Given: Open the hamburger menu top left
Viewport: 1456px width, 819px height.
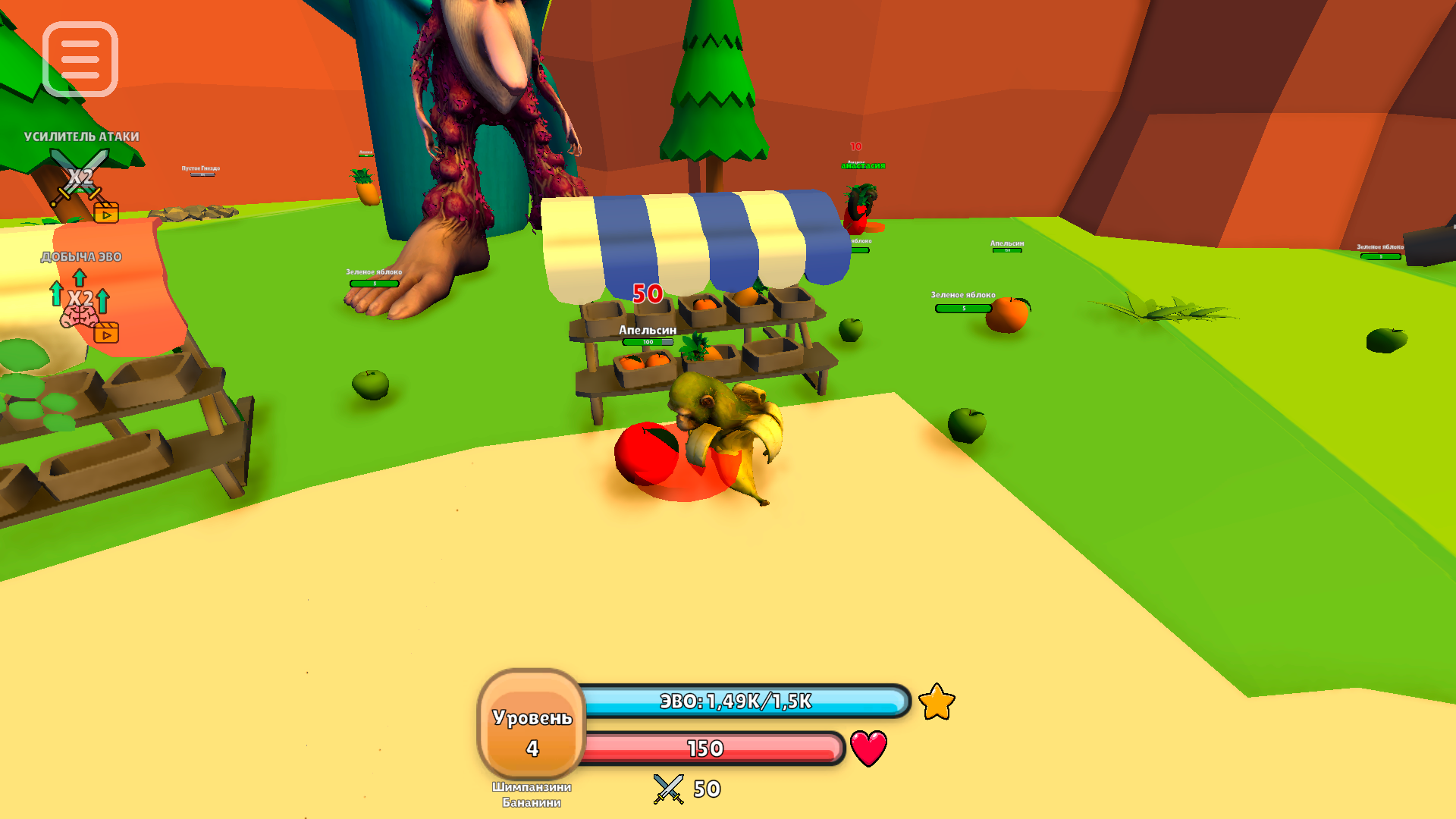Looking at the screenshot, I should [x=81, y=59].
